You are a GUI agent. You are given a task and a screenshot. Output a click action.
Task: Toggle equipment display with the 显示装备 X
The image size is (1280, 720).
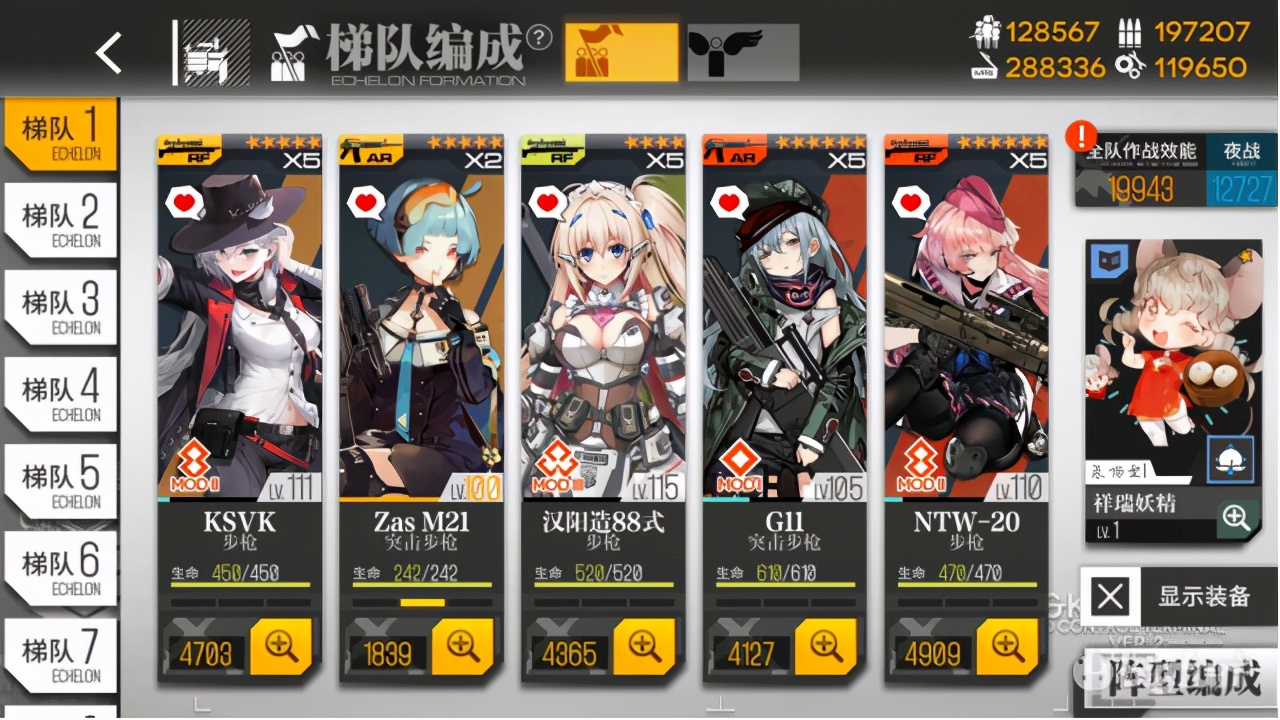coord(1110,596)
